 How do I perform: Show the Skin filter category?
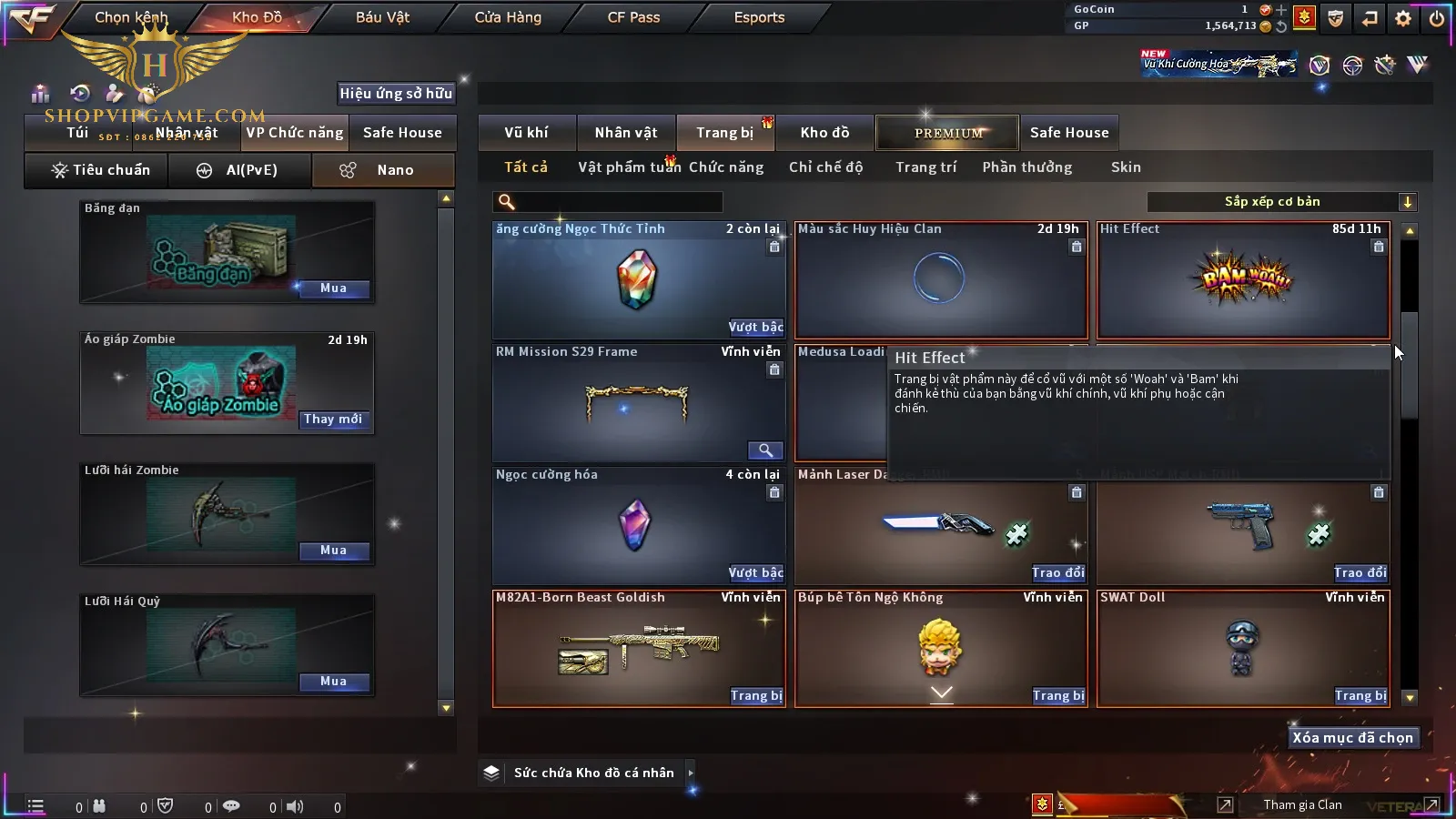1126,167
